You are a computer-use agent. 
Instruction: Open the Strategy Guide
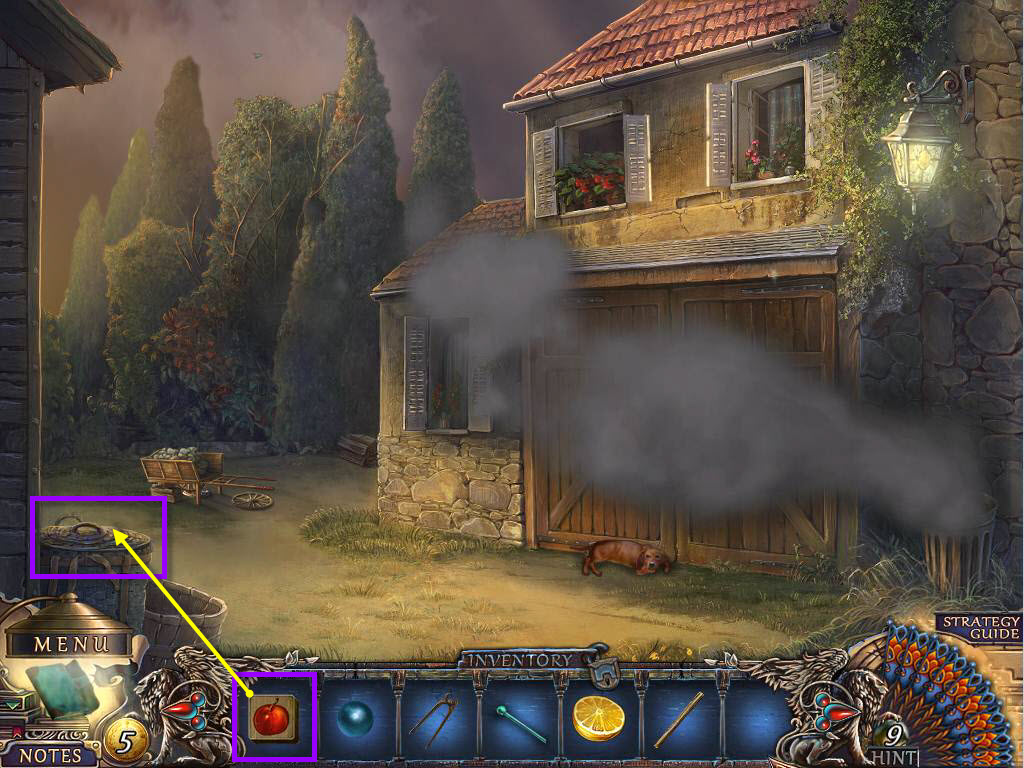click(x=980, y=627)
